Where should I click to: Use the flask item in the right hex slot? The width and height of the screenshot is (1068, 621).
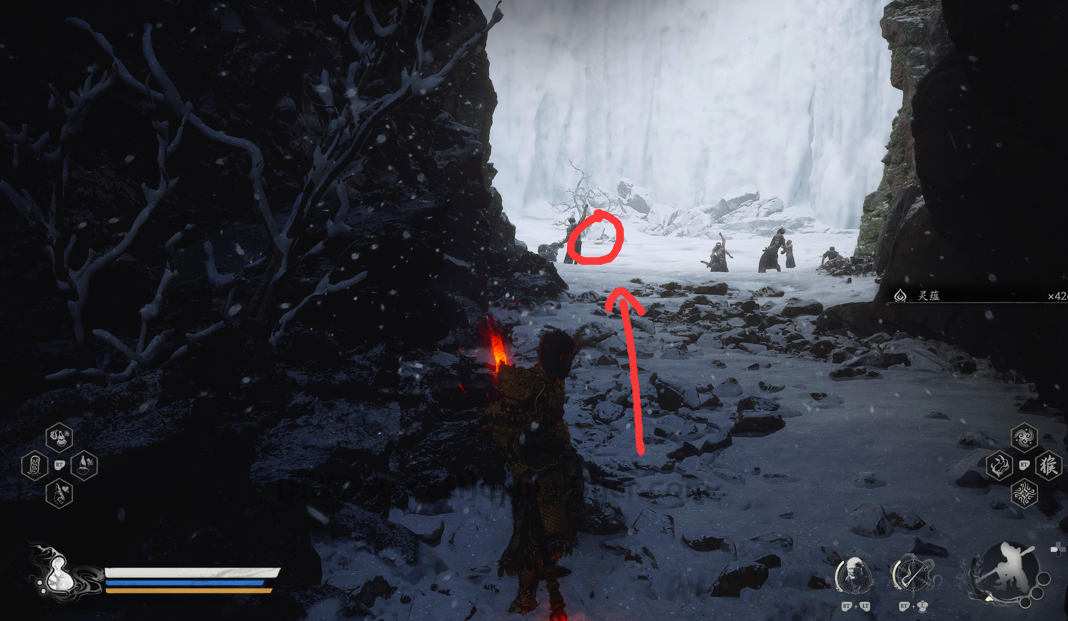(84, 465)
